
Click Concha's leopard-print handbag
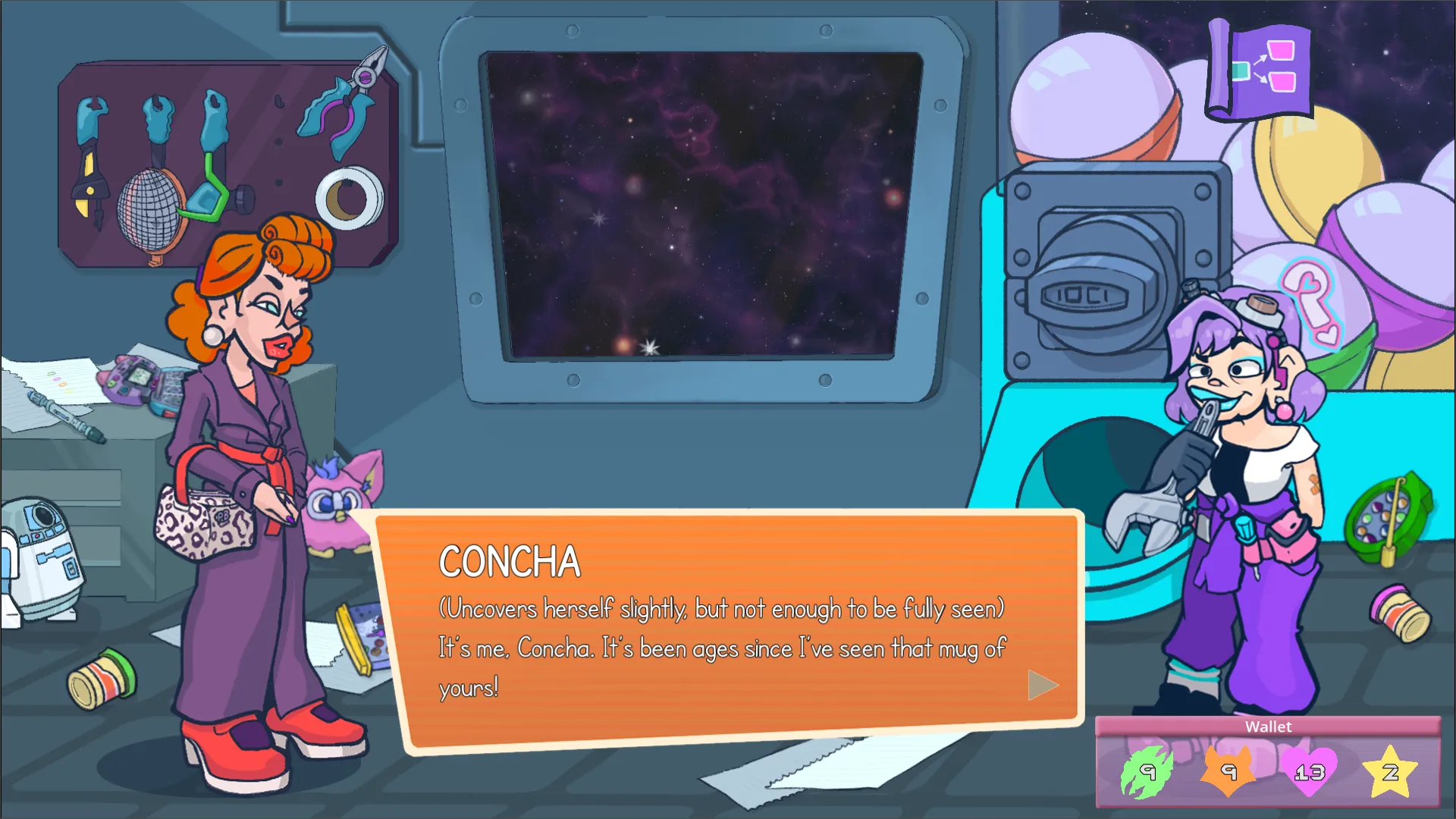point(205,523)
